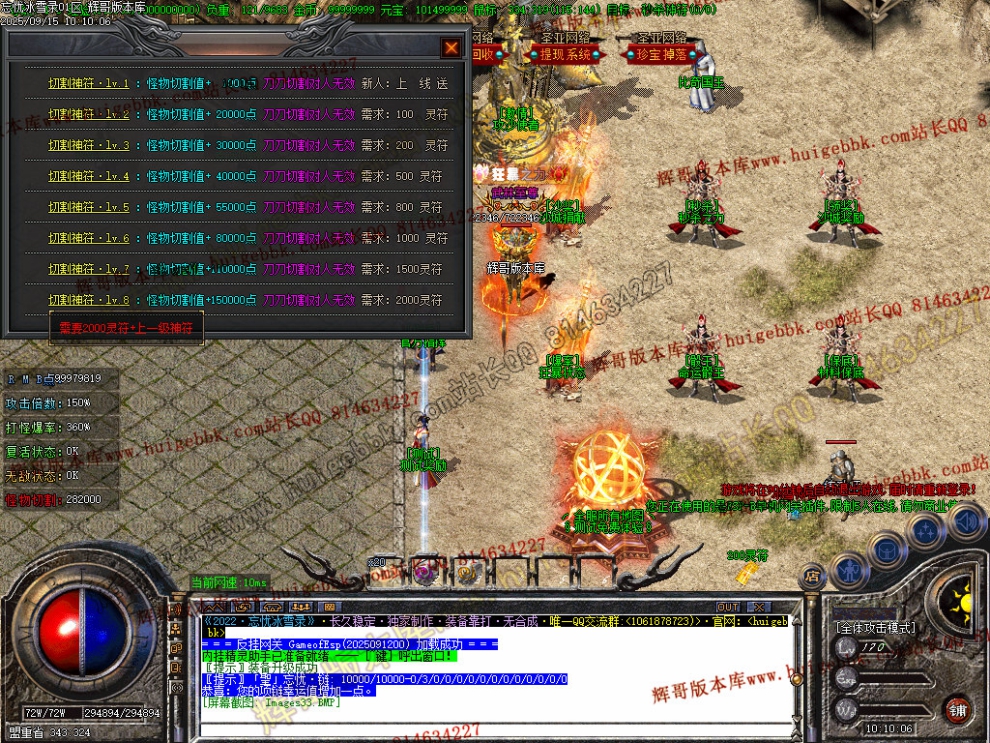This screenshot has width=990, height=743.
Task: Choose the 切割神符 lv.6 upgrade link
Action: click(x=89, y=239)
